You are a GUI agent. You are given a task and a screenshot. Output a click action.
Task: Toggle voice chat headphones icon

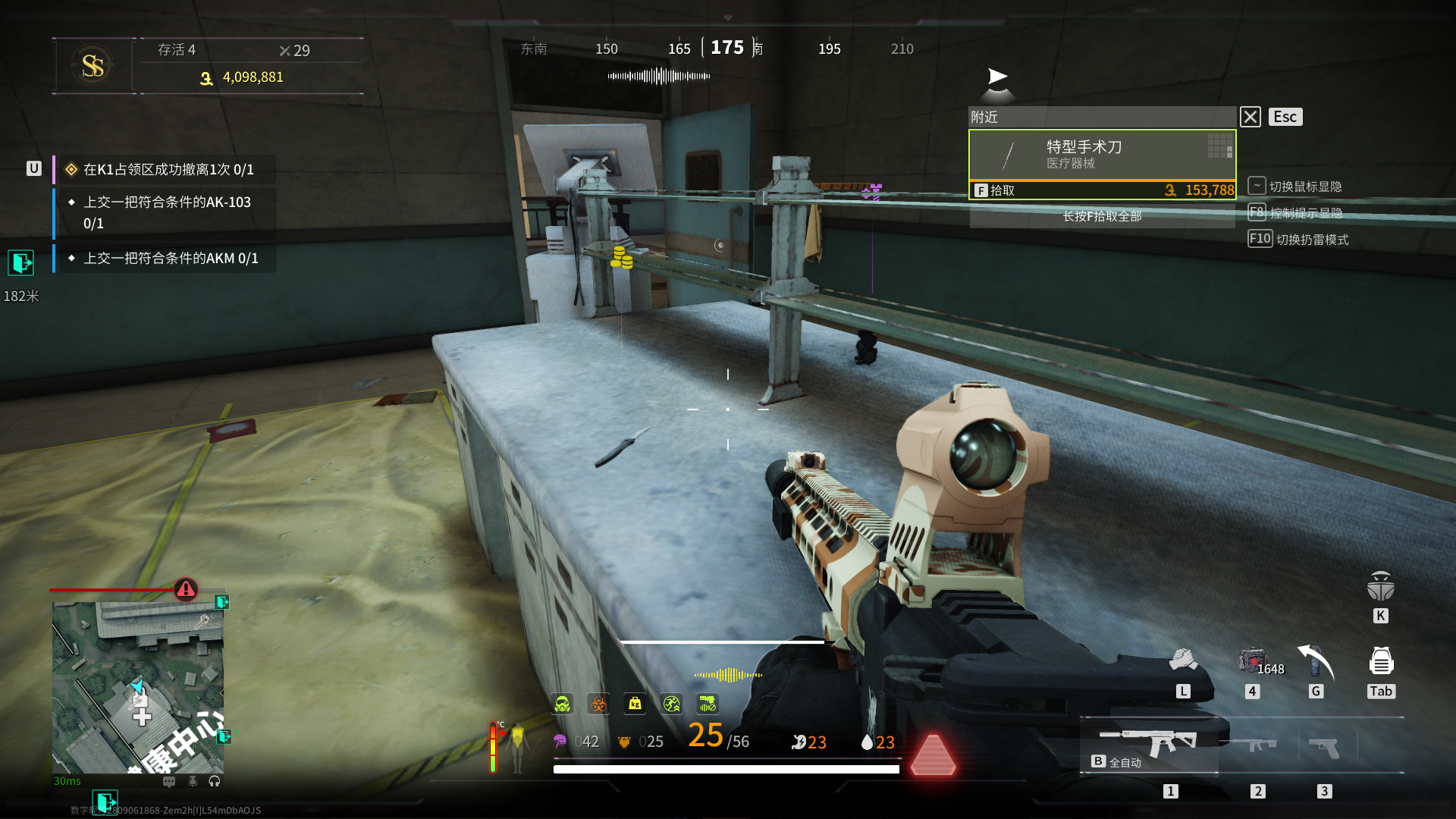[x=215, y=781]
